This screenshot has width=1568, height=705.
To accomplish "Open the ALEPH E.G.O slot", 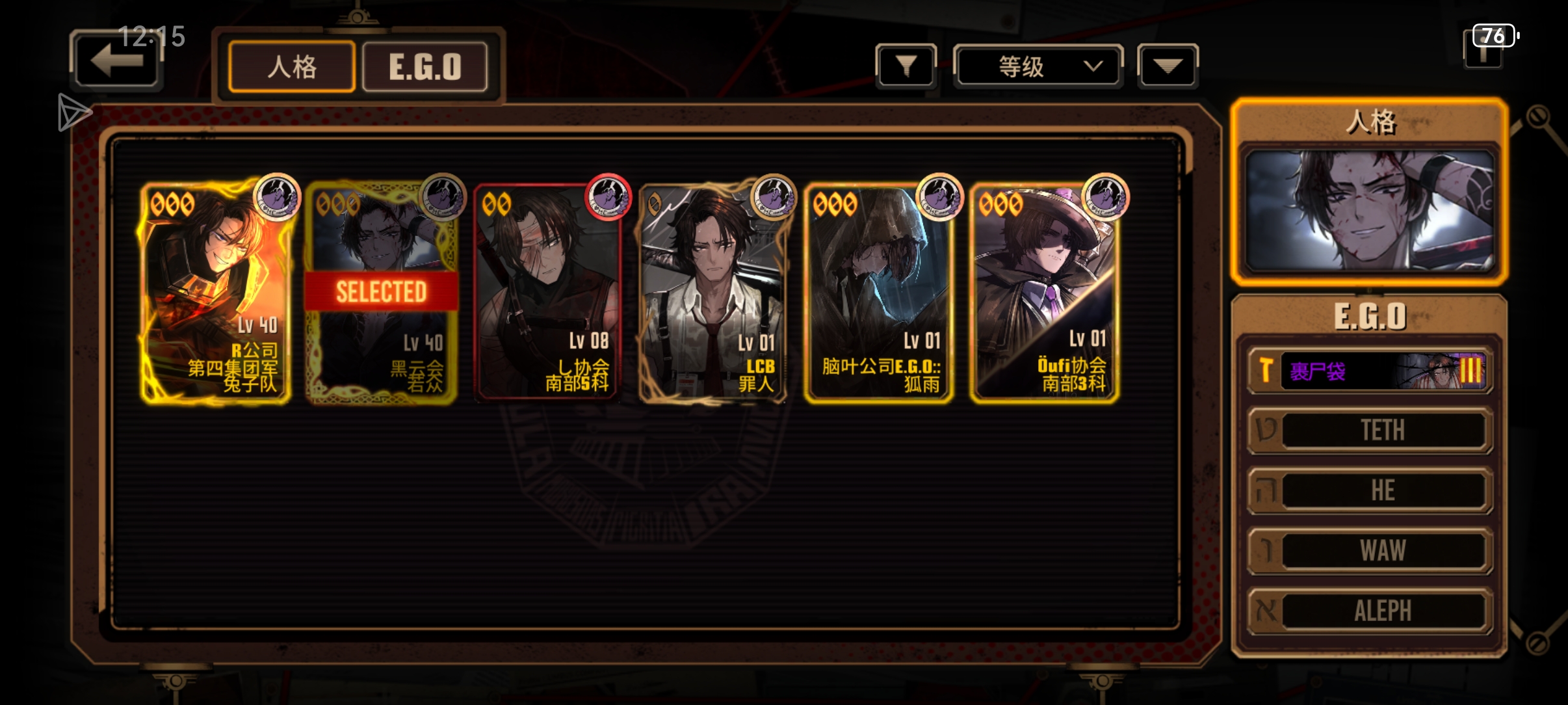I will [x=1370, y=610].
